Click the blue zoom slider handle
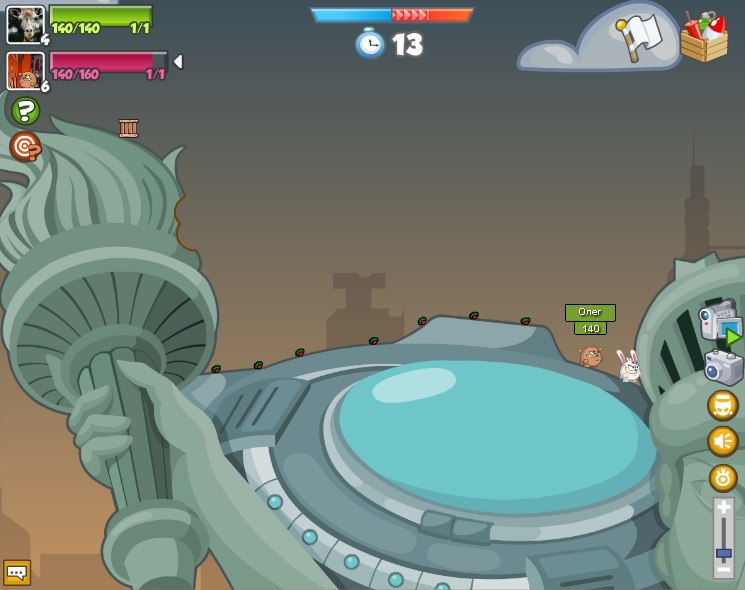This screenshot has height=590, width=745. (x=723, y=553)
